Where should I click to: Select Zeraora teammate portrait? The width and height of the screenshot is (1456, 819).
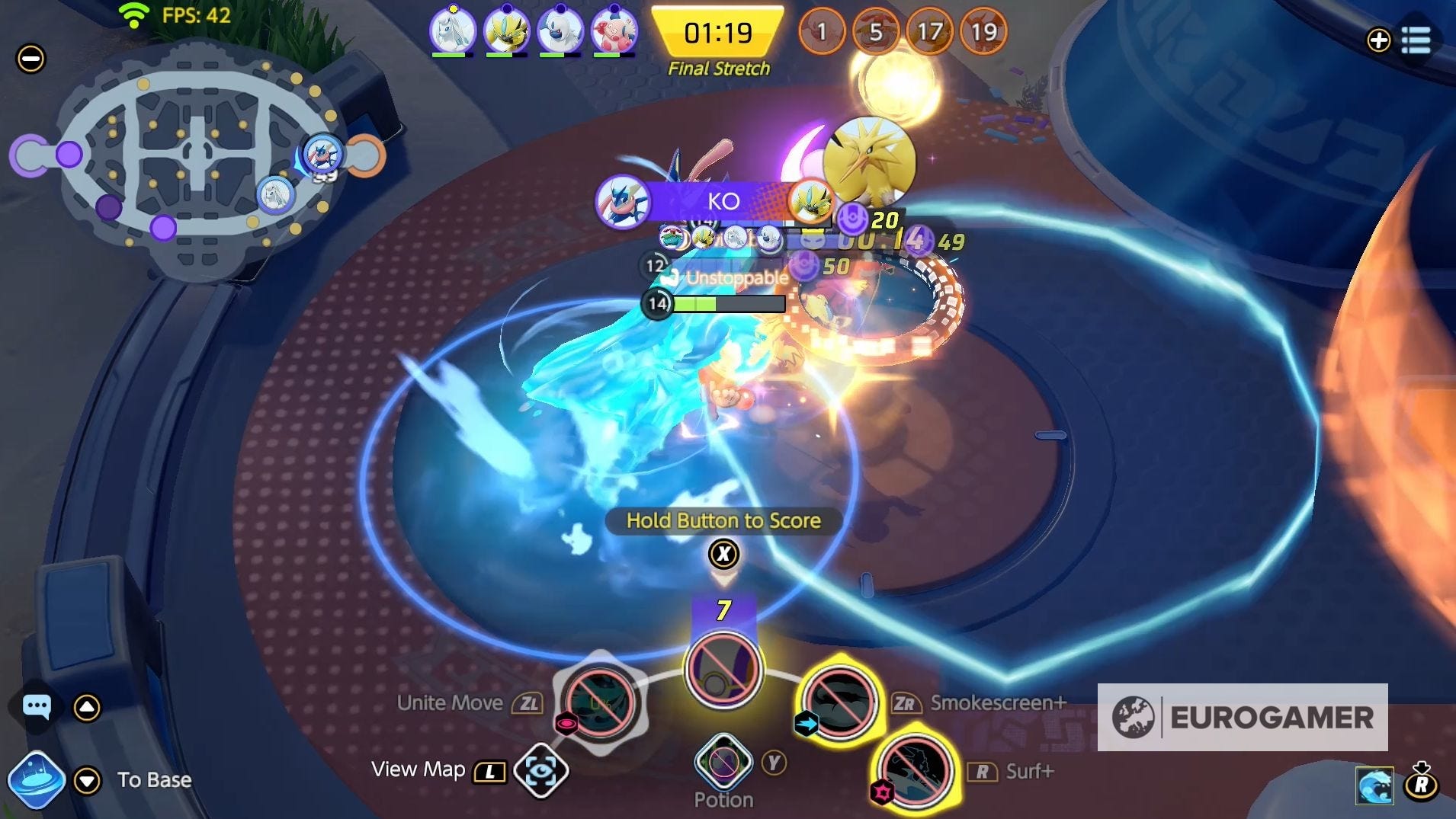[505, 32]
